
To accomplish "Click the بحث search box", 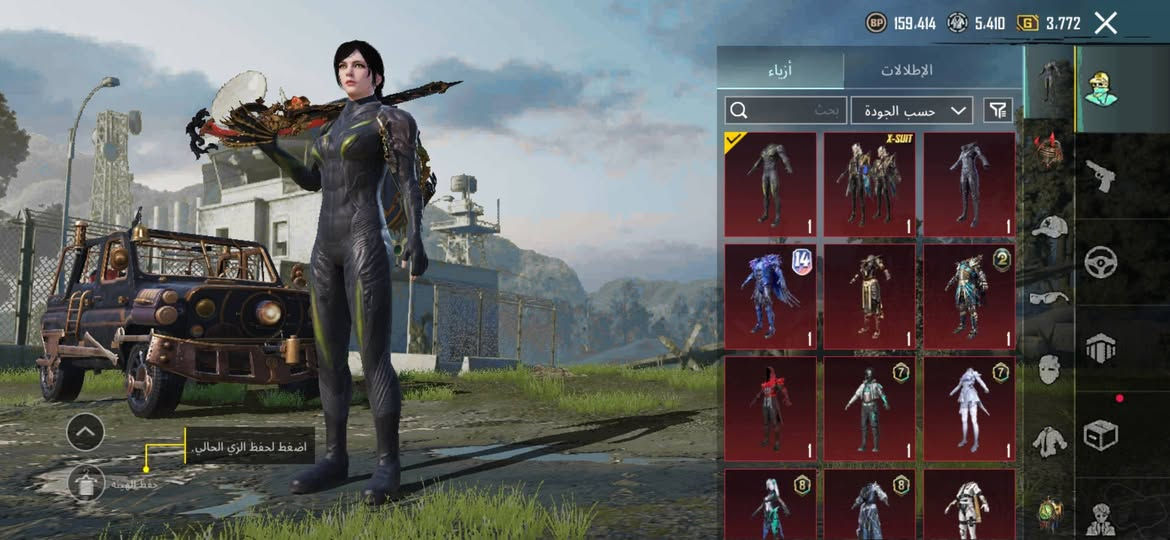I will (787, 110).
